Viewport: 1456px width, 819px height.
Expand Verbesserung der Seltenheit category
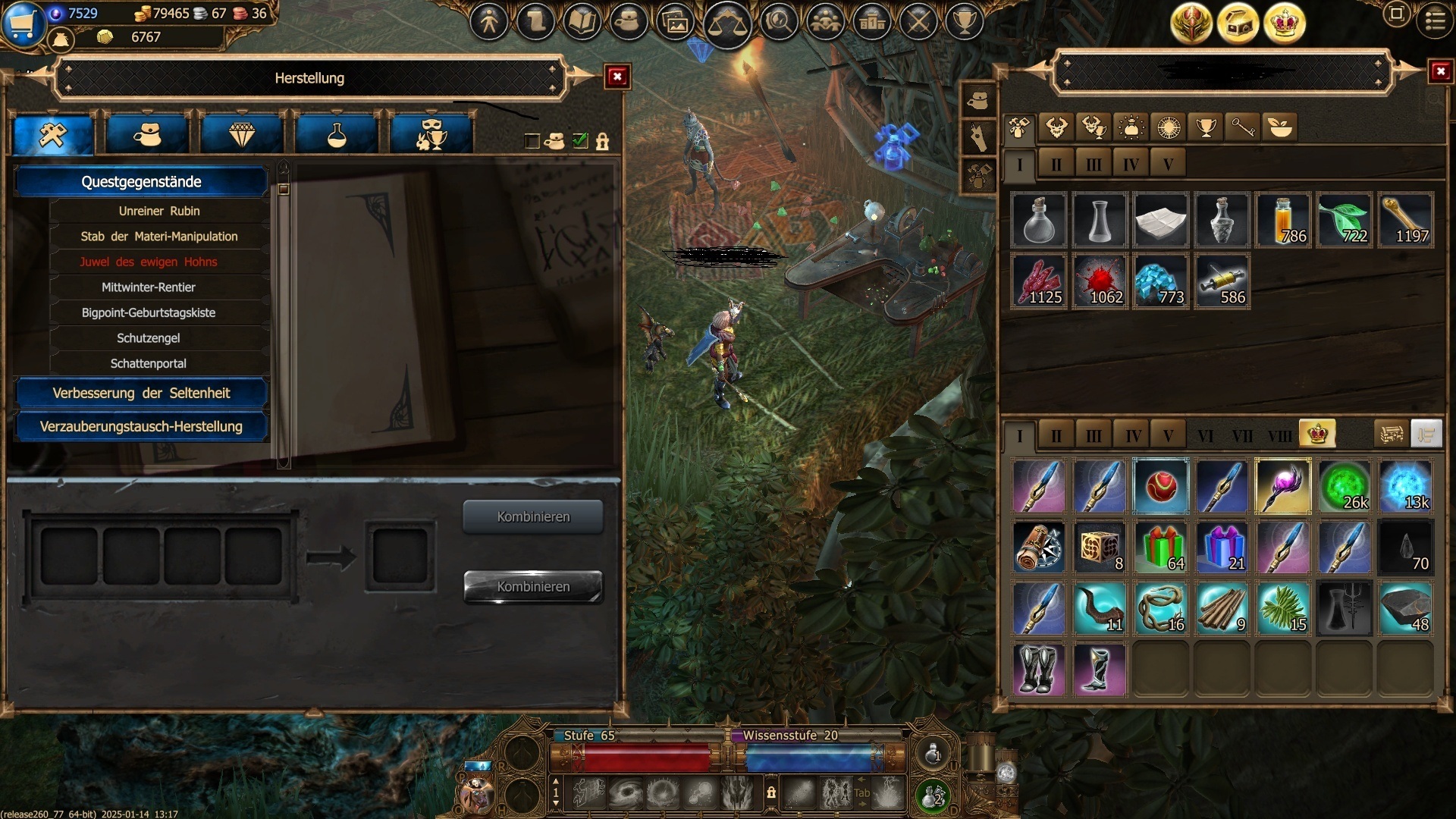click(141, 393)
